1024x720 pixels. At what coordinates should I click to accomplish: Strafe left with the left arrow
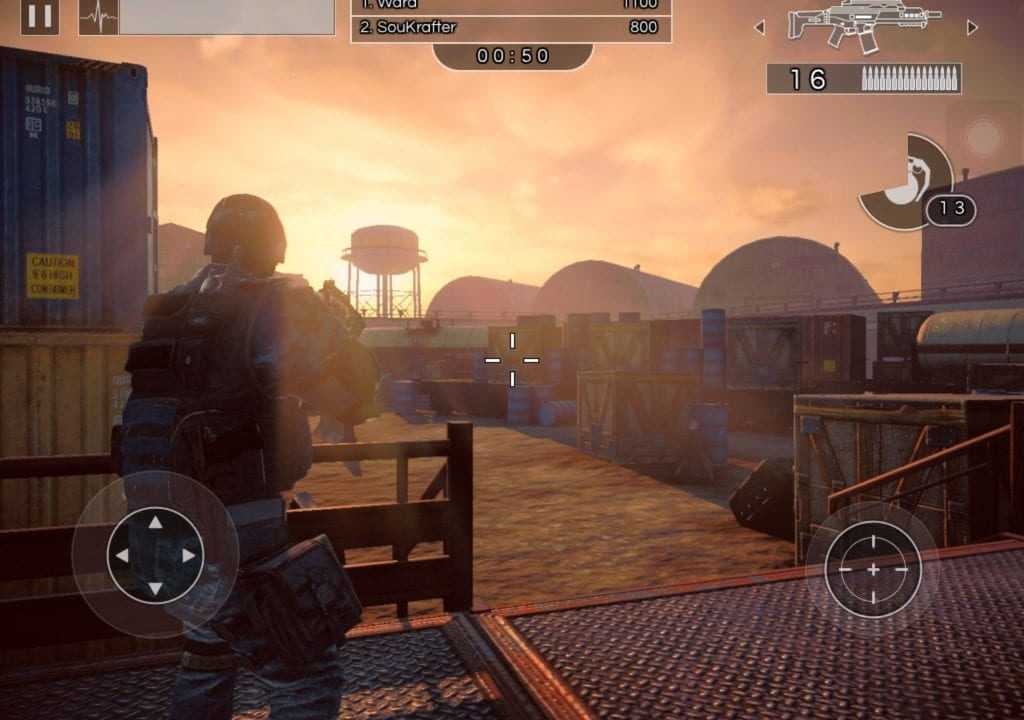coord(121,555)
